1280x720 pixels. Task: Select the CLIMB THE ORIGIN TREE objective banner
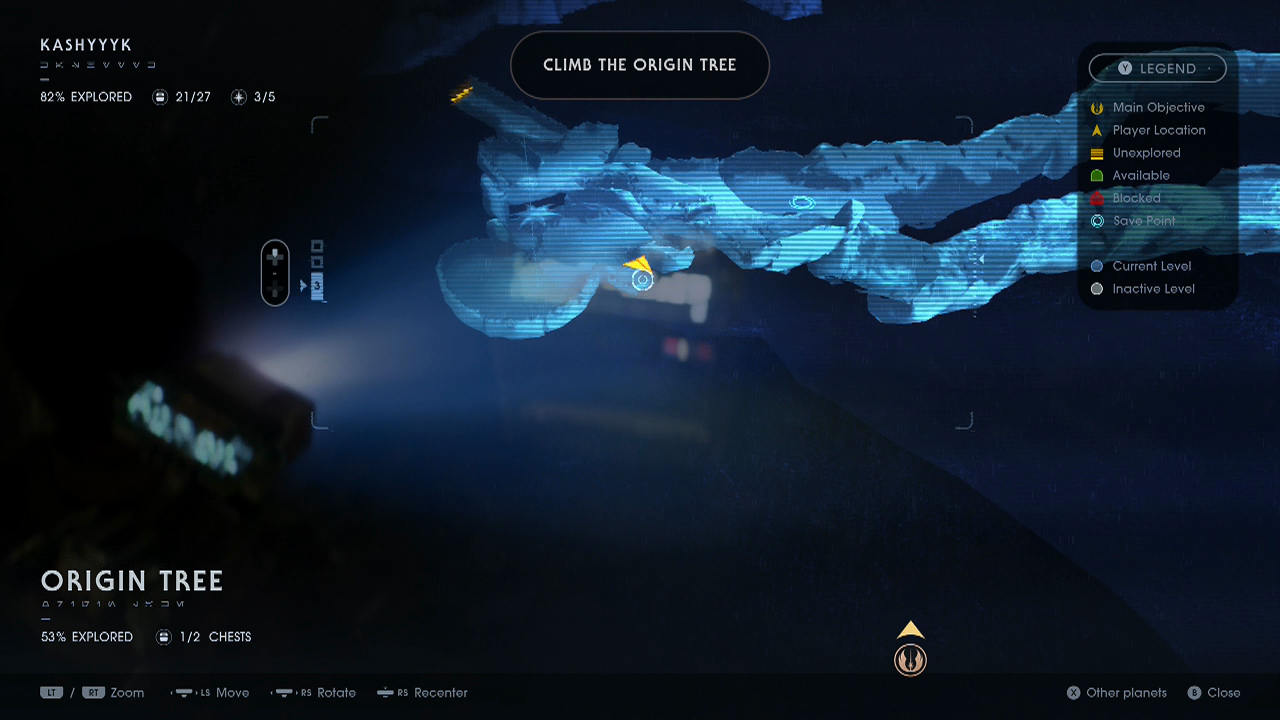point(639,64)
